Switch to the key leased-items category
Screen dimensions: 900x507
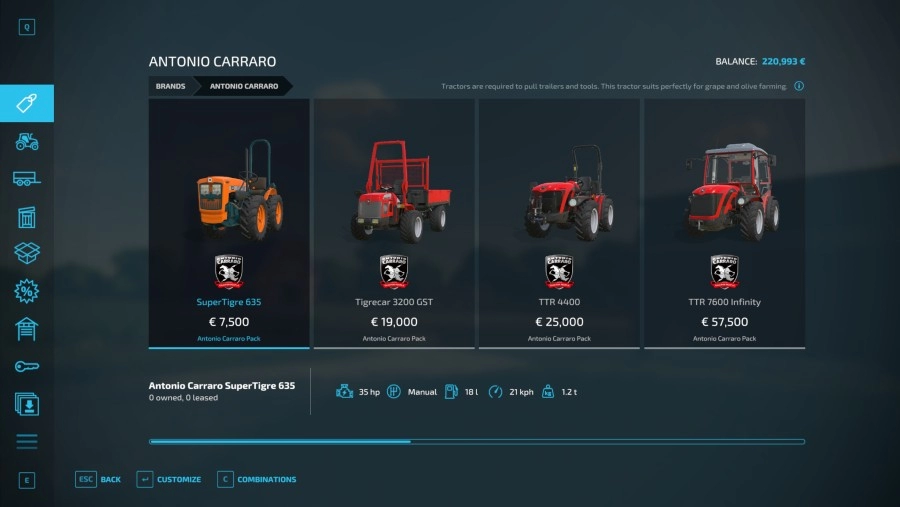click(x=27, y=367)
